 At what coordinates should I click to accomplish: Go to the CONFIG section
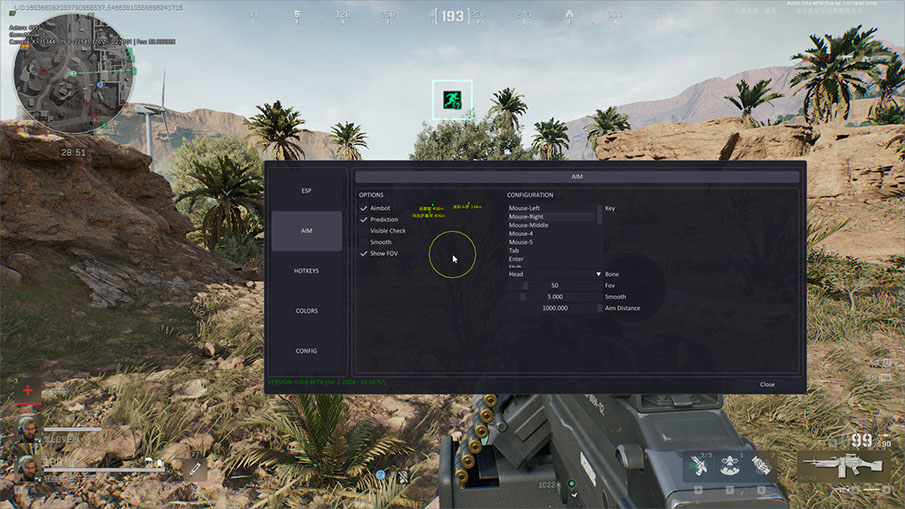click(307, 351)
